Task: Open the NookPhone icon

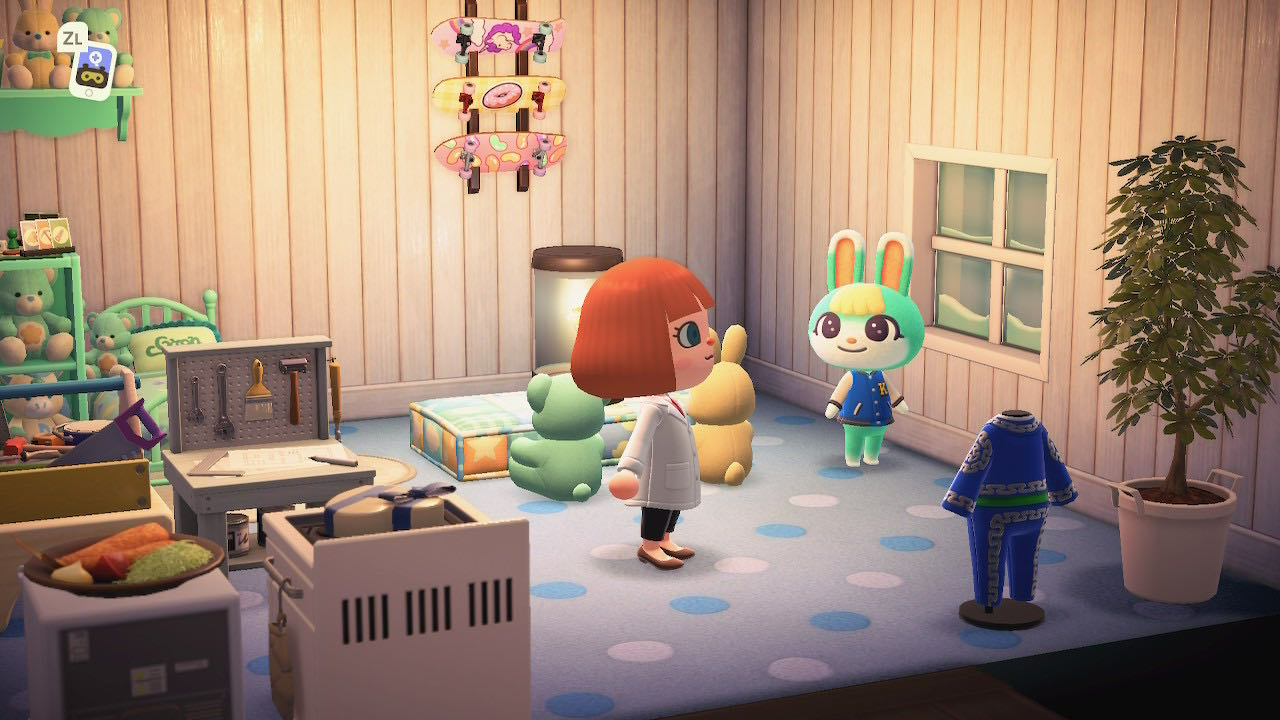Action: pos(92,68)
